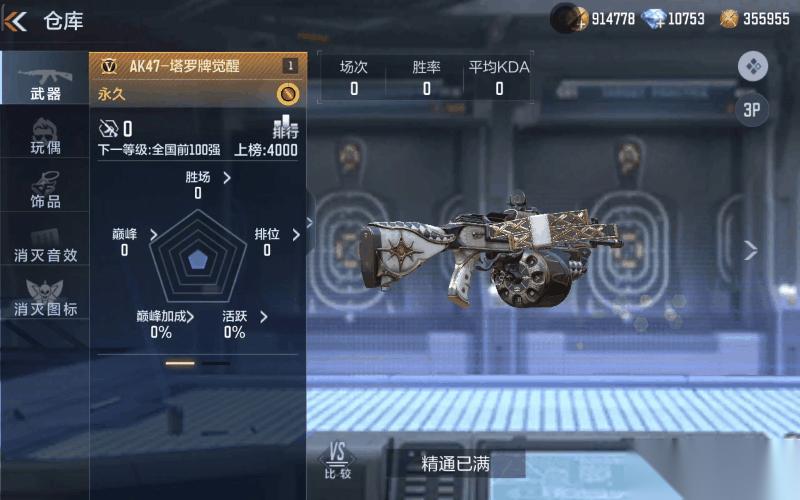Show next weapon with right arrow

click(751, 251)
